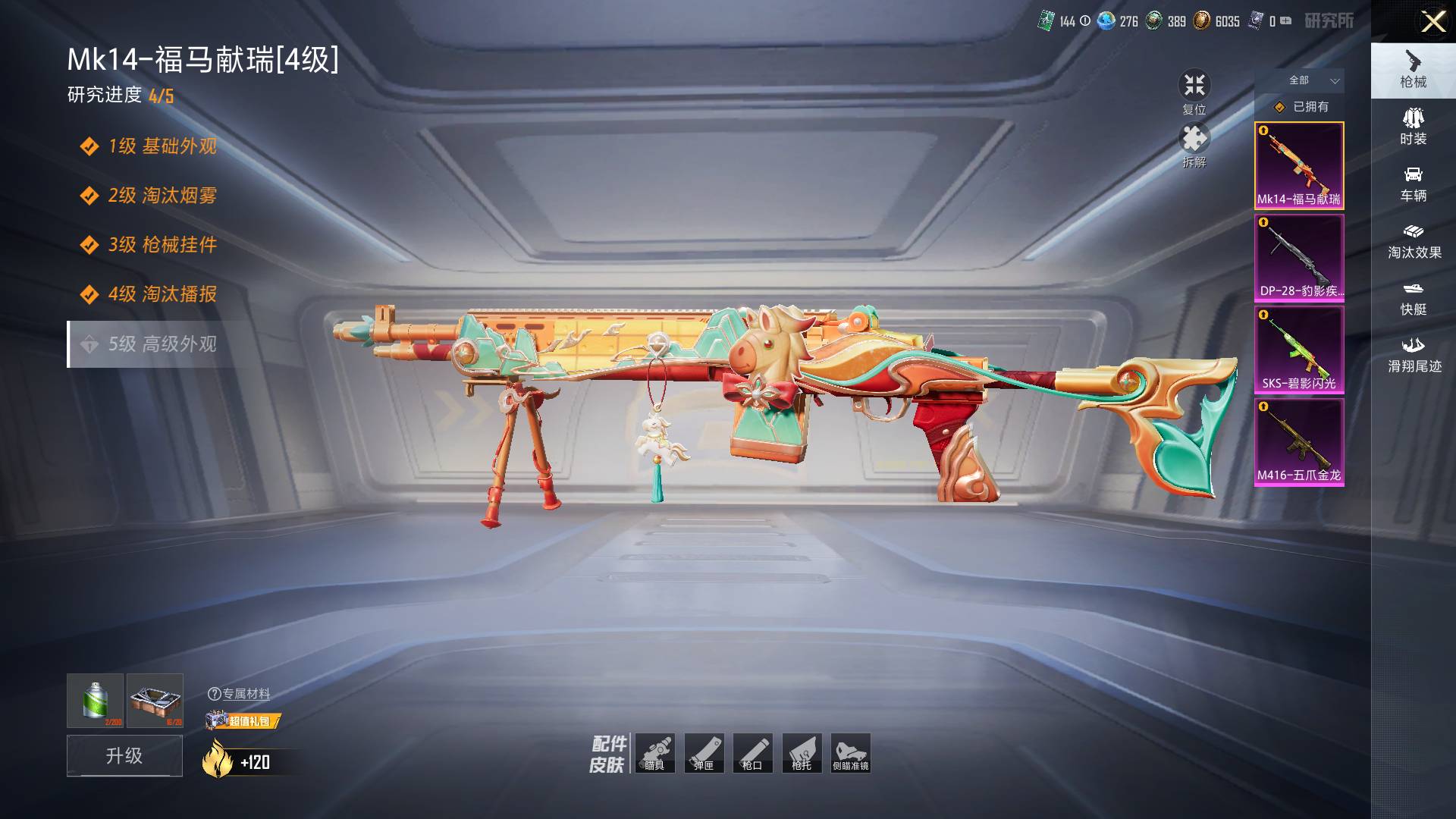Select the M416-五爪金龙 skin thumbnail

pyautogui.click(x=1299, y=442)
